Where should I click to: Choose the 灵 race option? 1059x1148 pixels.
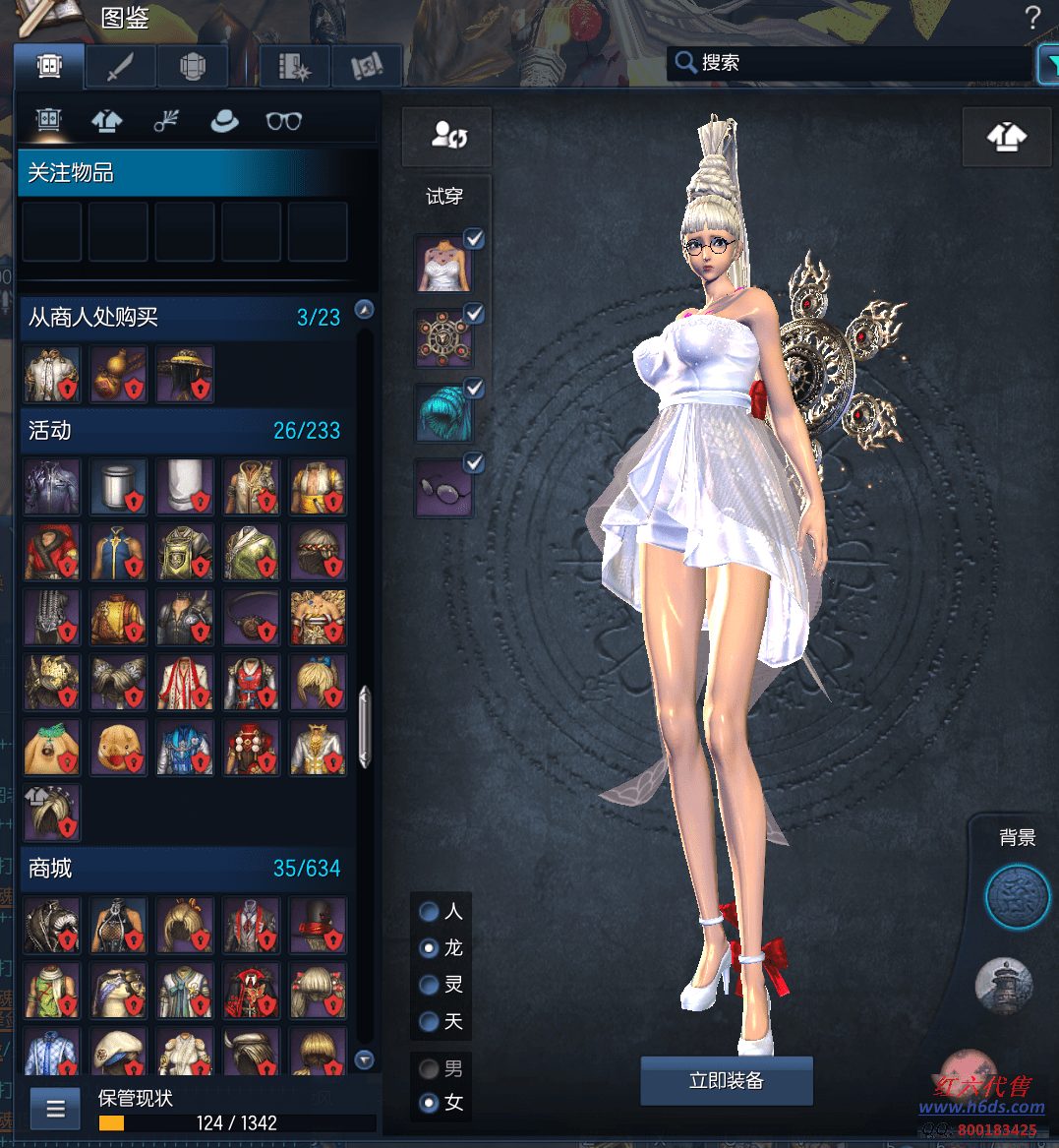[429, 985]
